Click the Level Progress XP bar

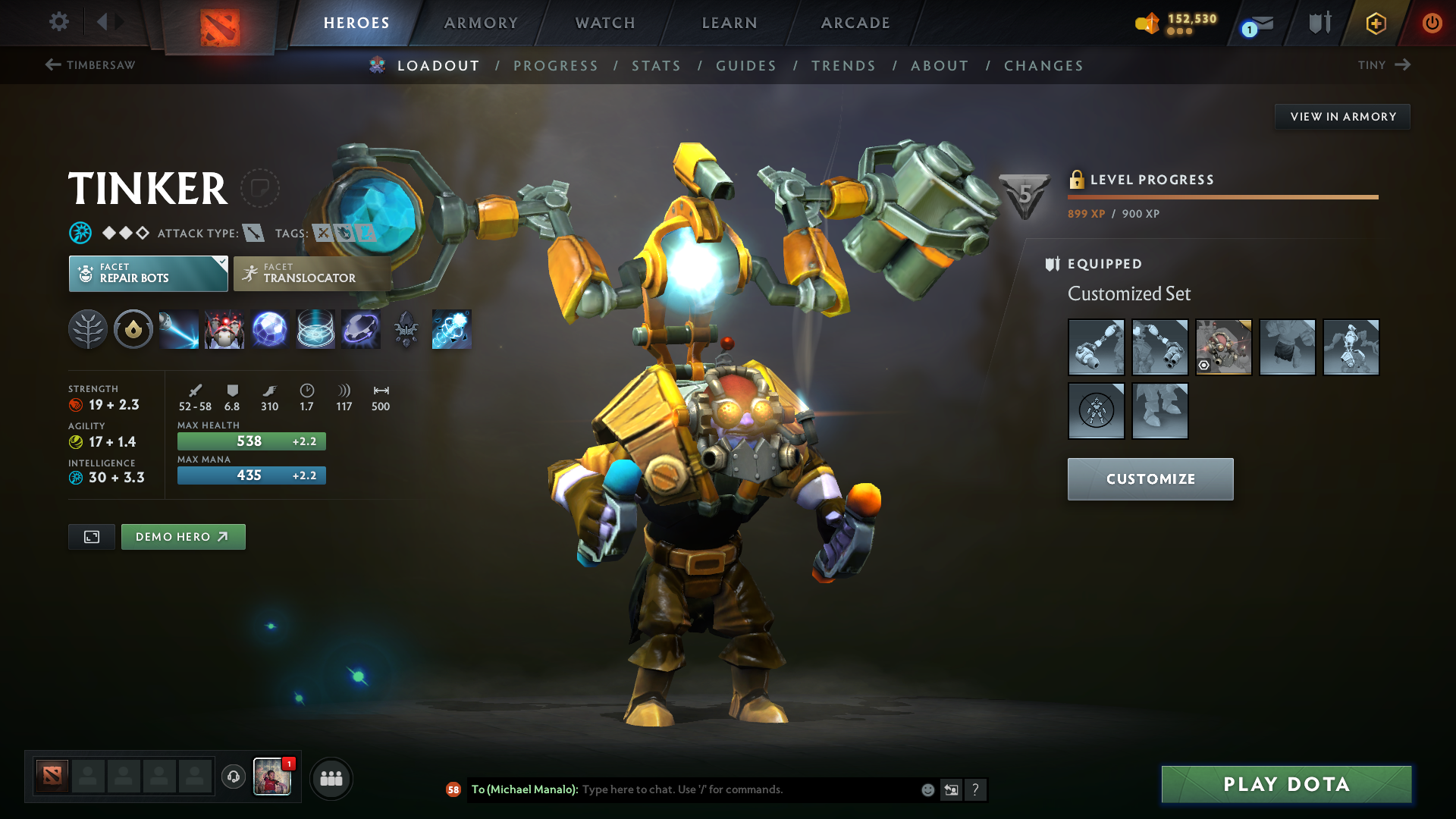click(1221, 197)
